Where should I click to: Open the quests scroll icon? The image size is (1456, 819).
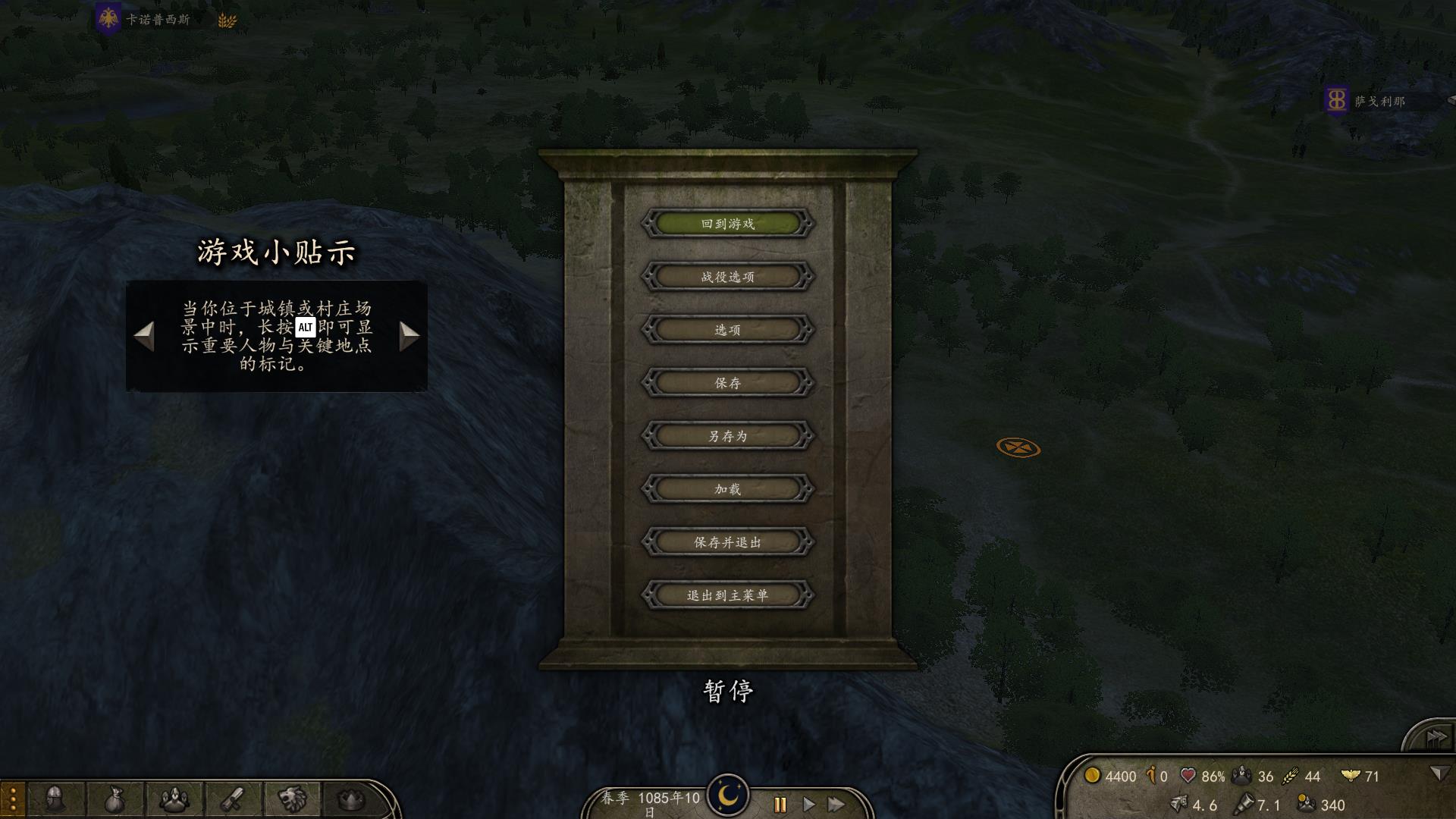233,799
